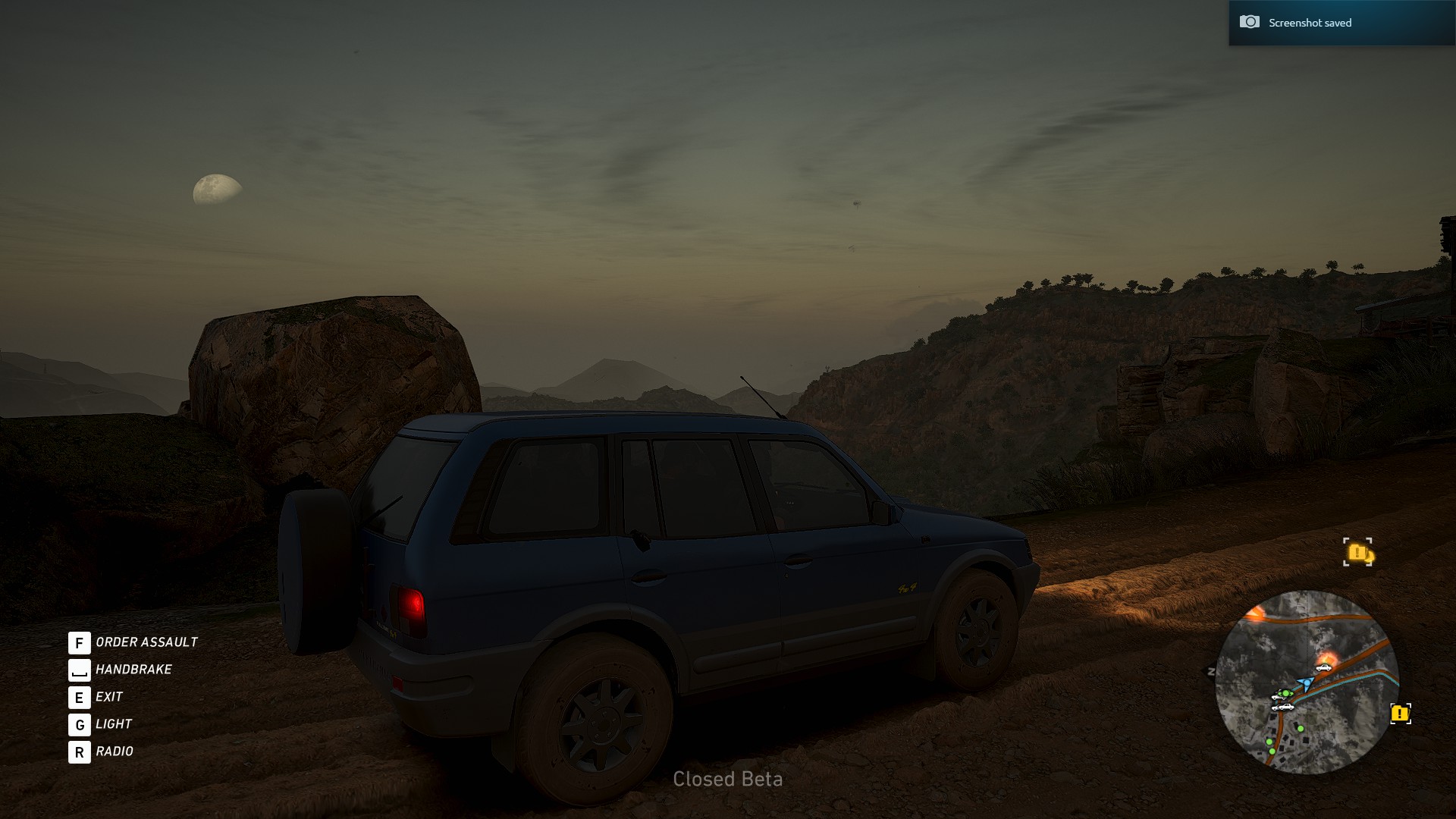The image size is (1456, 819).
Task: Select the lone white car marker by the orange glow
Action: click(x=1323, y=667)
